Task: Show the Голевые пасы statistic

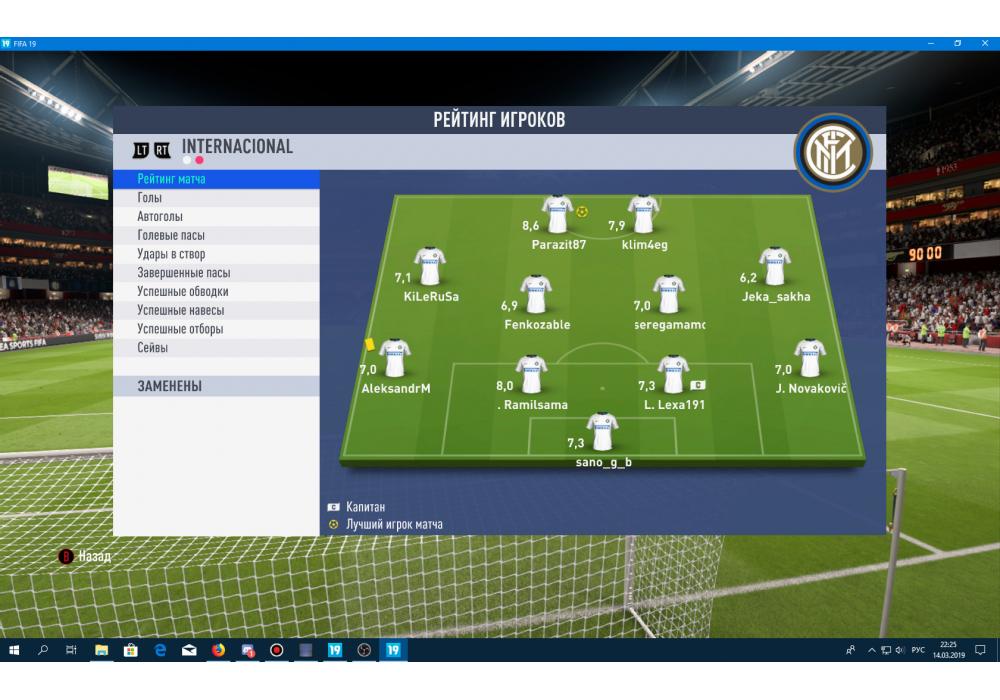Action: [x=215, y=236]
